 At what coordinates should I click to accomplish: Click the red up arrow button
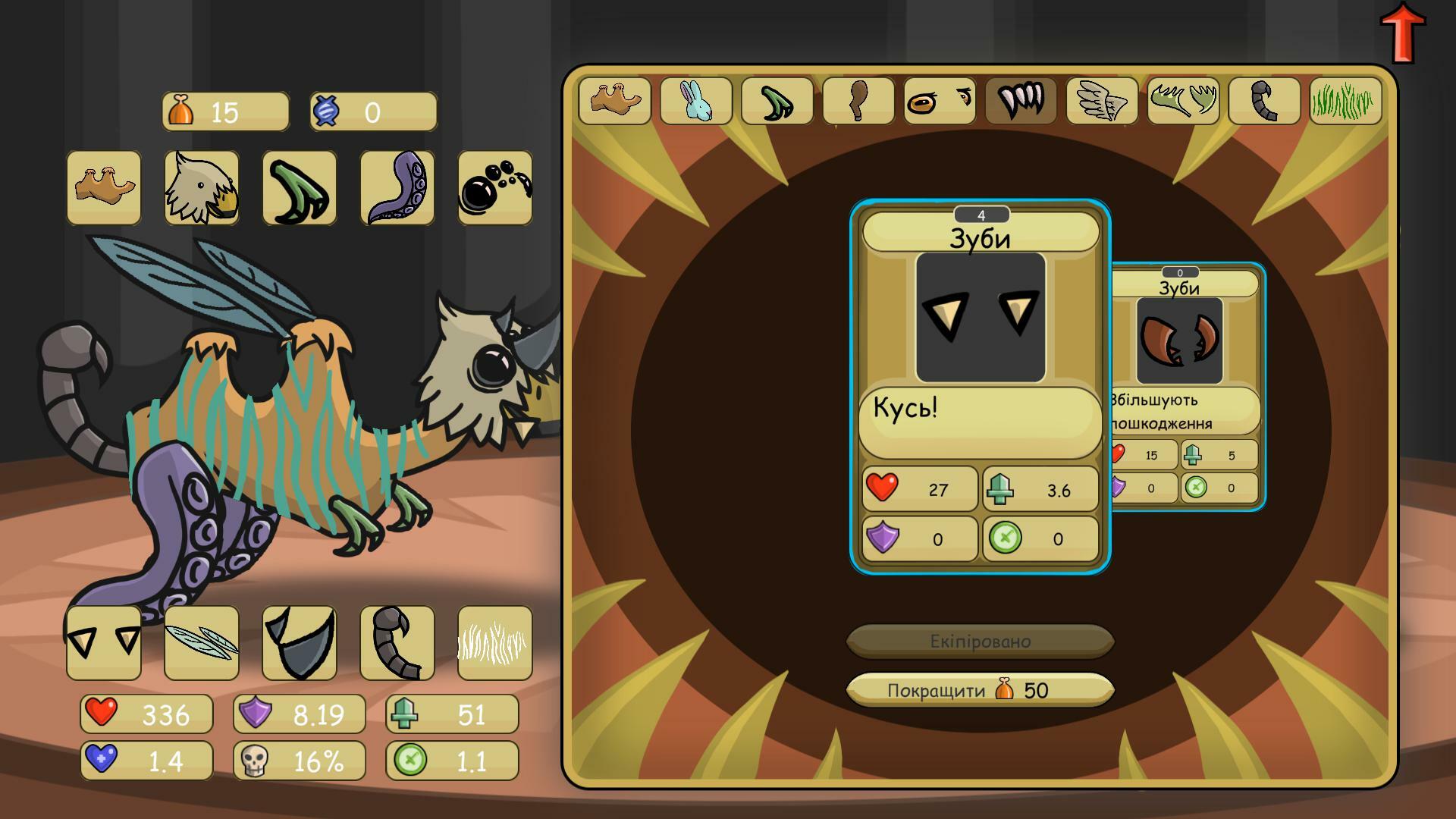(x=1402, y=32)
